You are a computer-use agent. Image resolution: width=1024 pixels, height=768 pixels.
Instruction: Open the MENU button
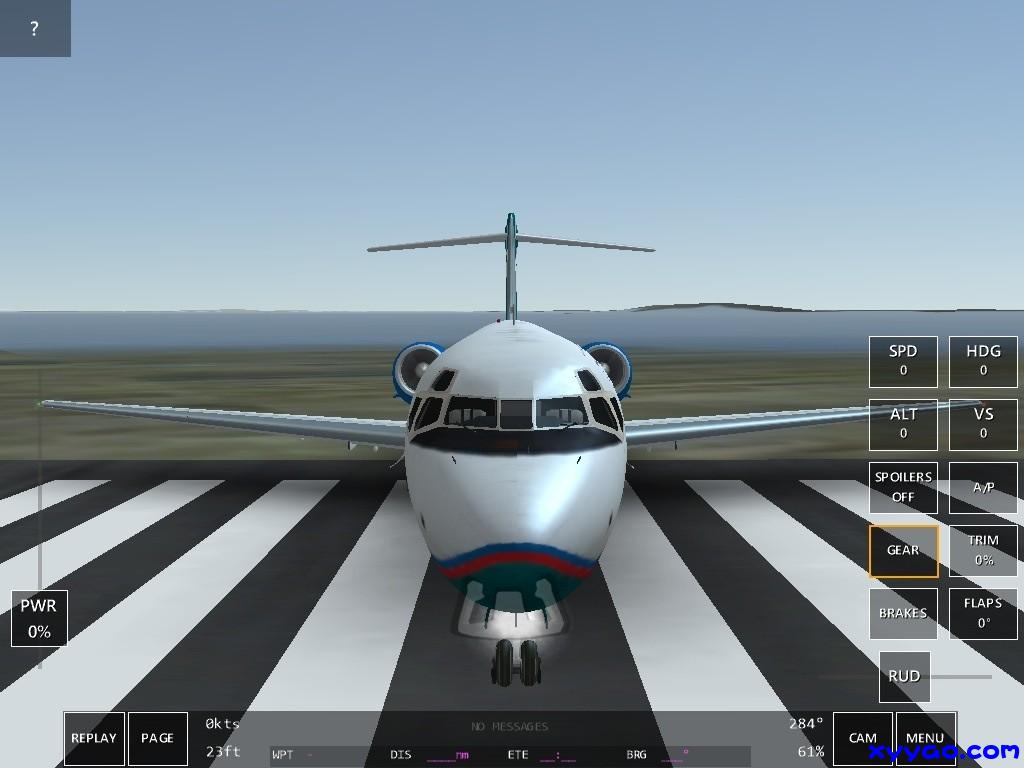coord(925,738)
